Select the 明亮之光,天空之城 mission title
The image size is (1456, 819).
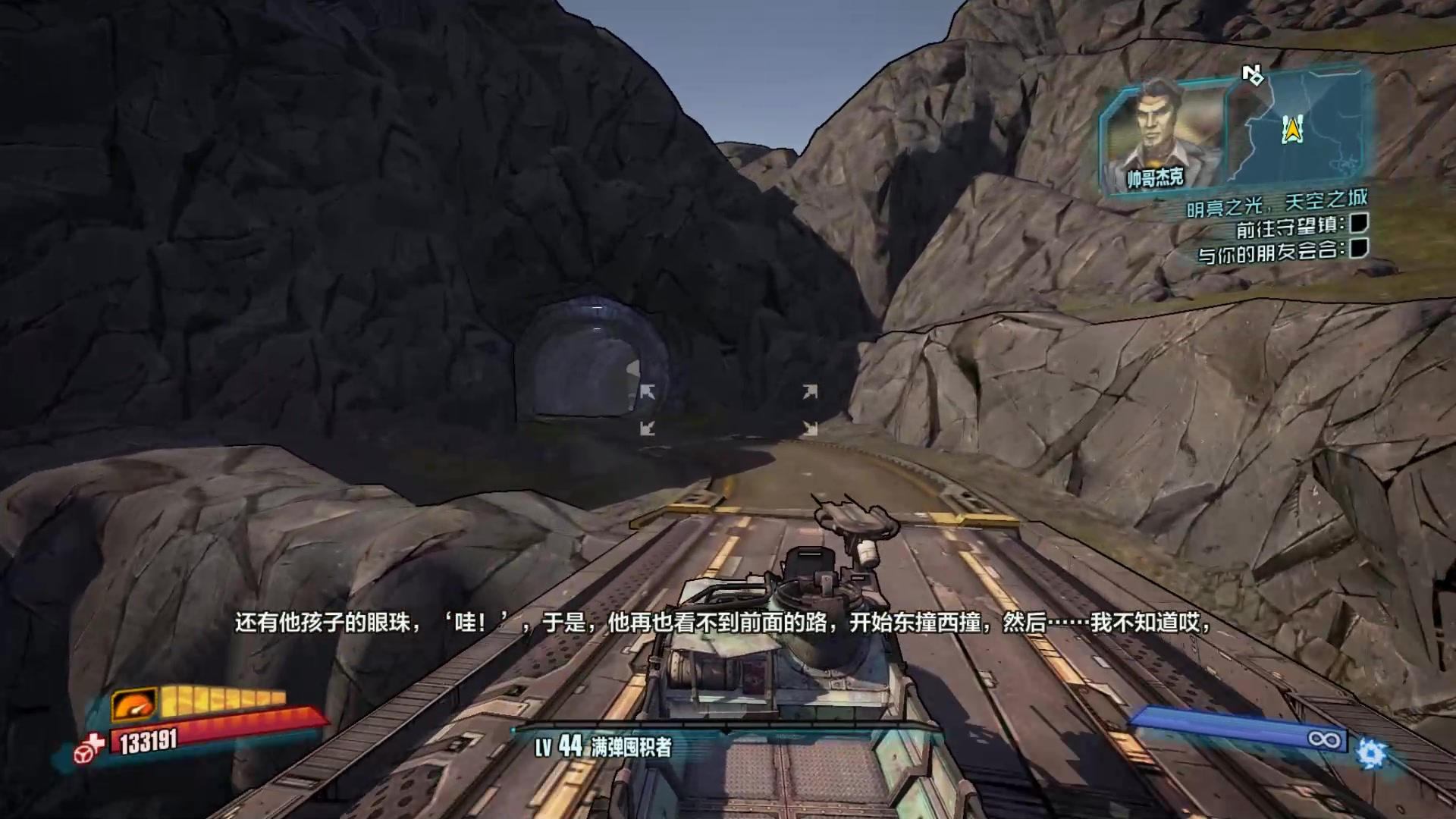pos(1276,202)
